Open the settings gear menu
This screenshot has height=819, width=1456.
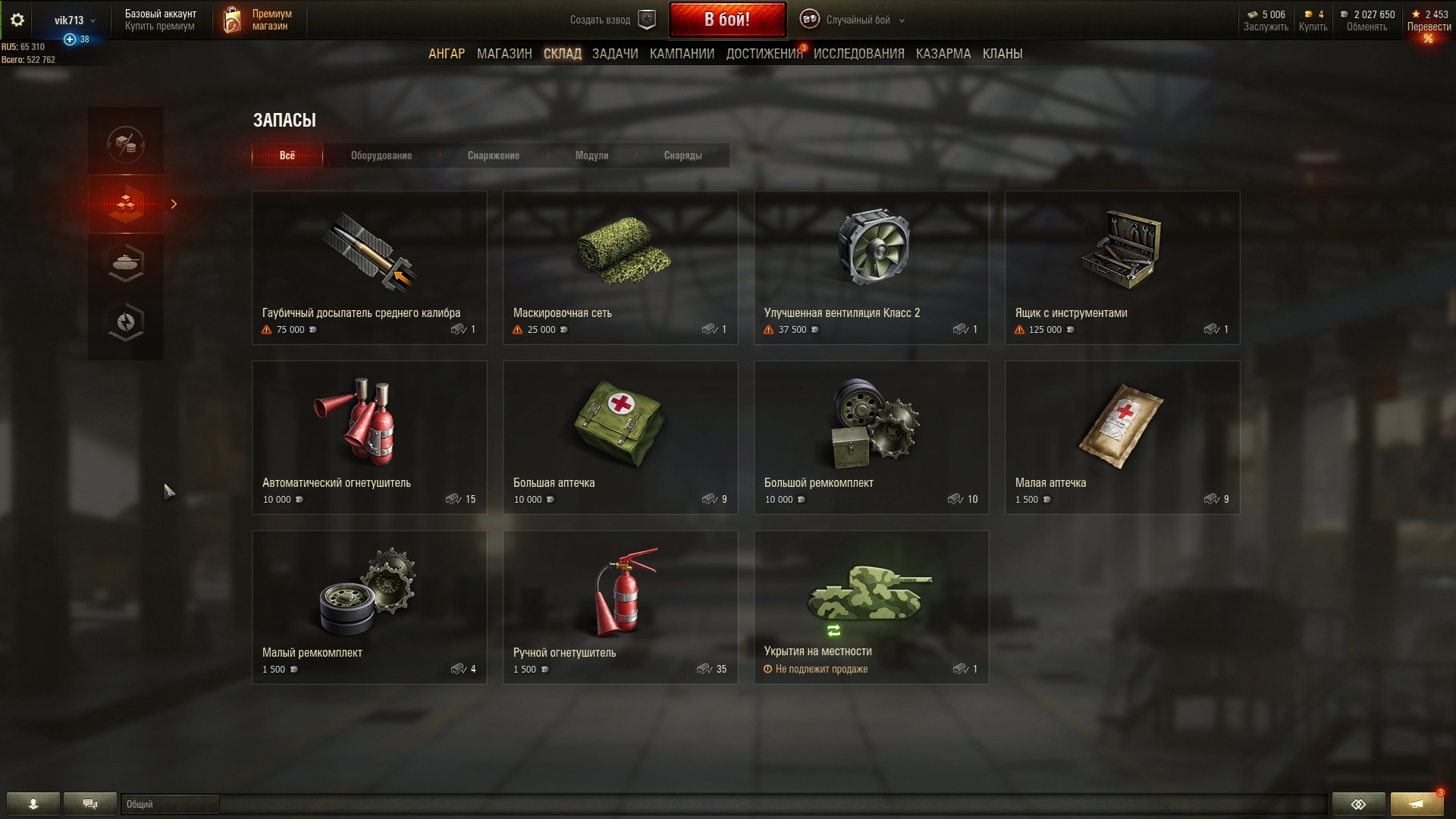pos(17,20)
